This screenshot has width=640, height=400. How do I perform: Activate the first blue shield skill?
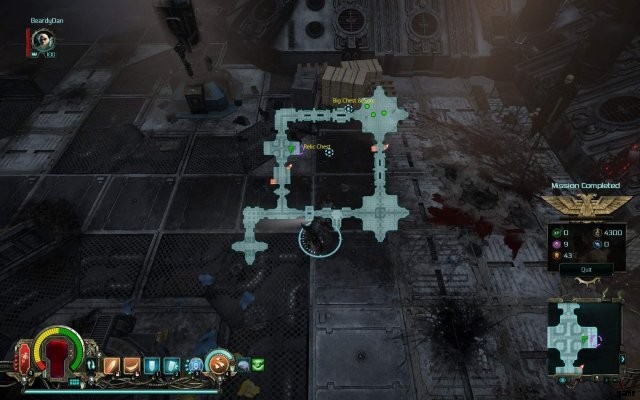click(x=150, y=365)
